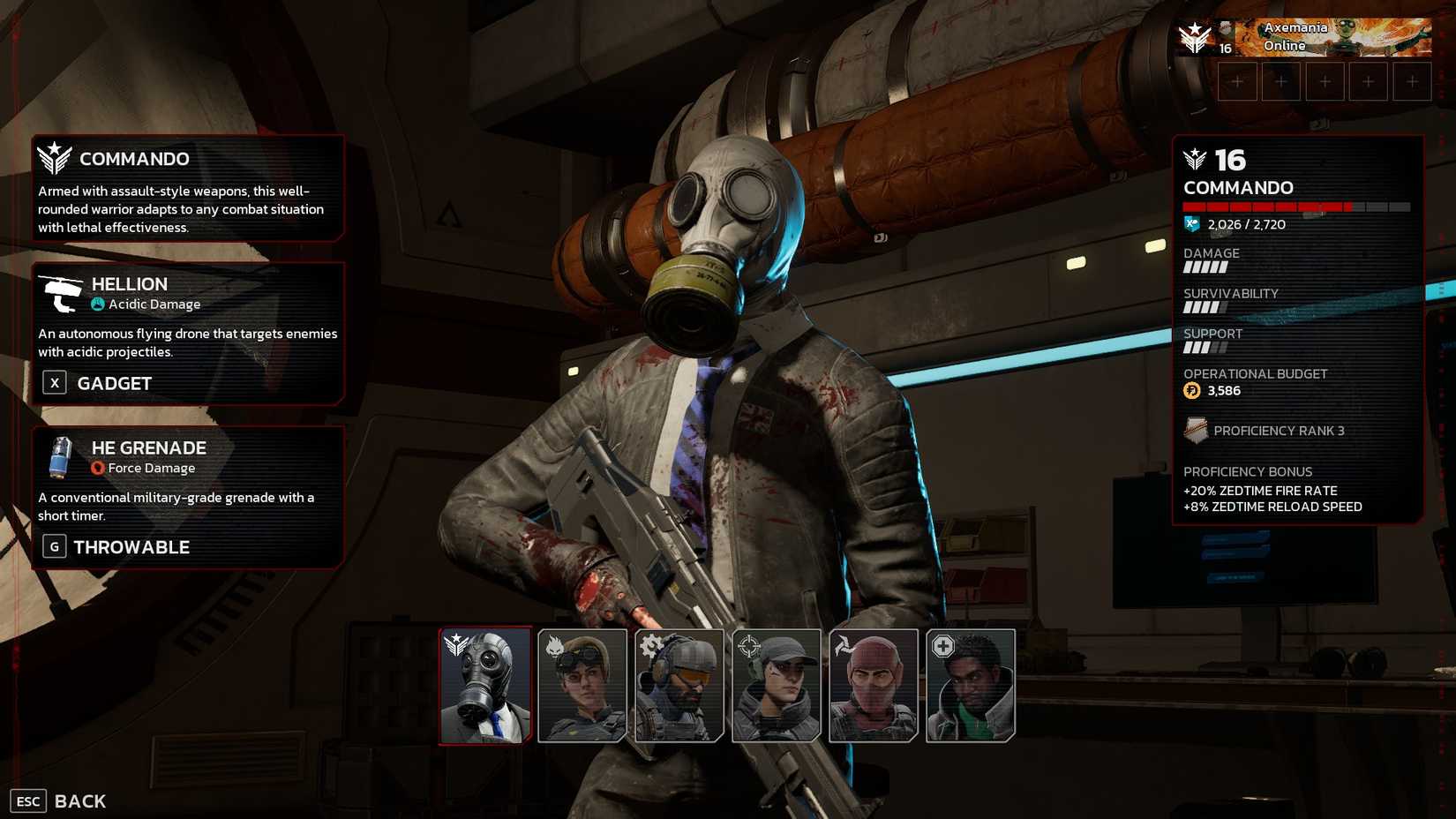Image resolution: width=1456 pixels, height=819 pixels.
Task: Select the Medic specialist with cross icon
Action: pyautogui.click(x=969, y=686)
